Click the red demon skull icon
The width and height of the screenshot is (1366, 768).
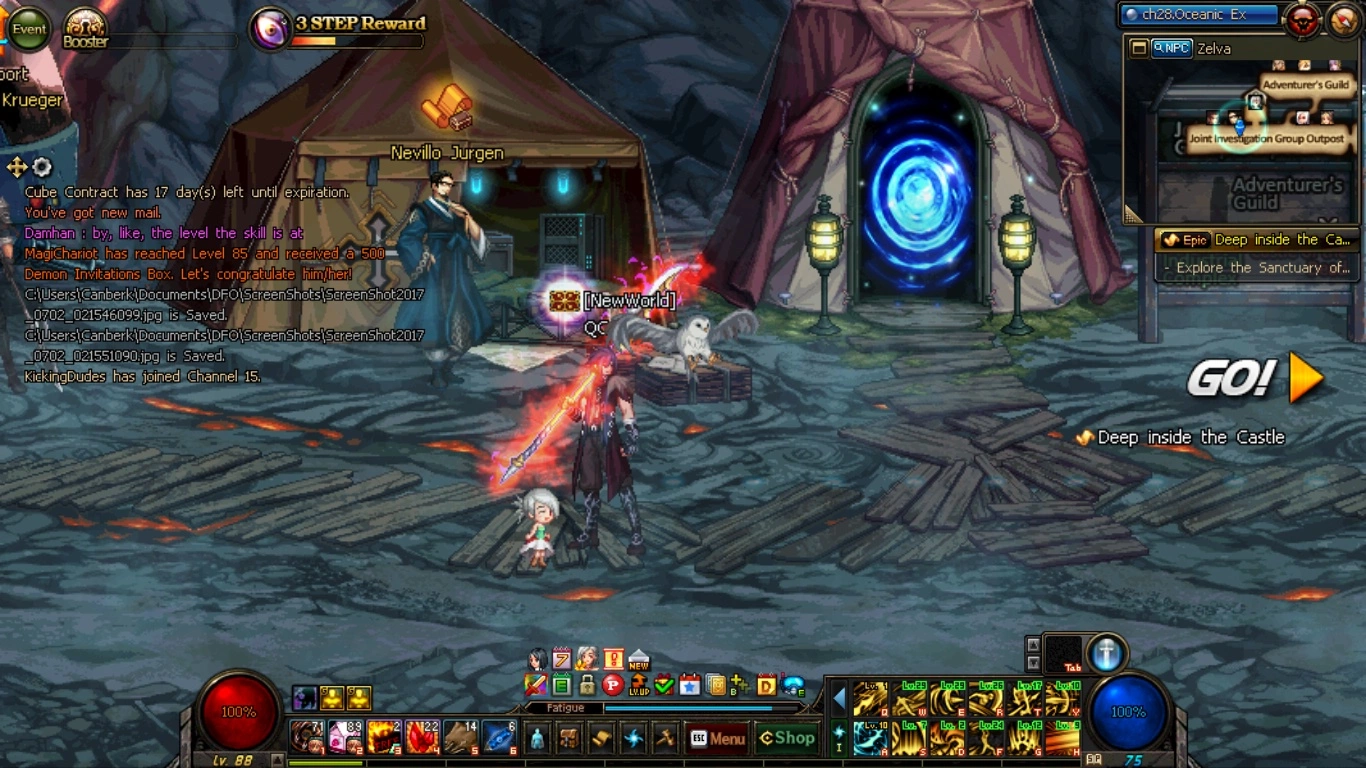click(x=1302, y=19)
